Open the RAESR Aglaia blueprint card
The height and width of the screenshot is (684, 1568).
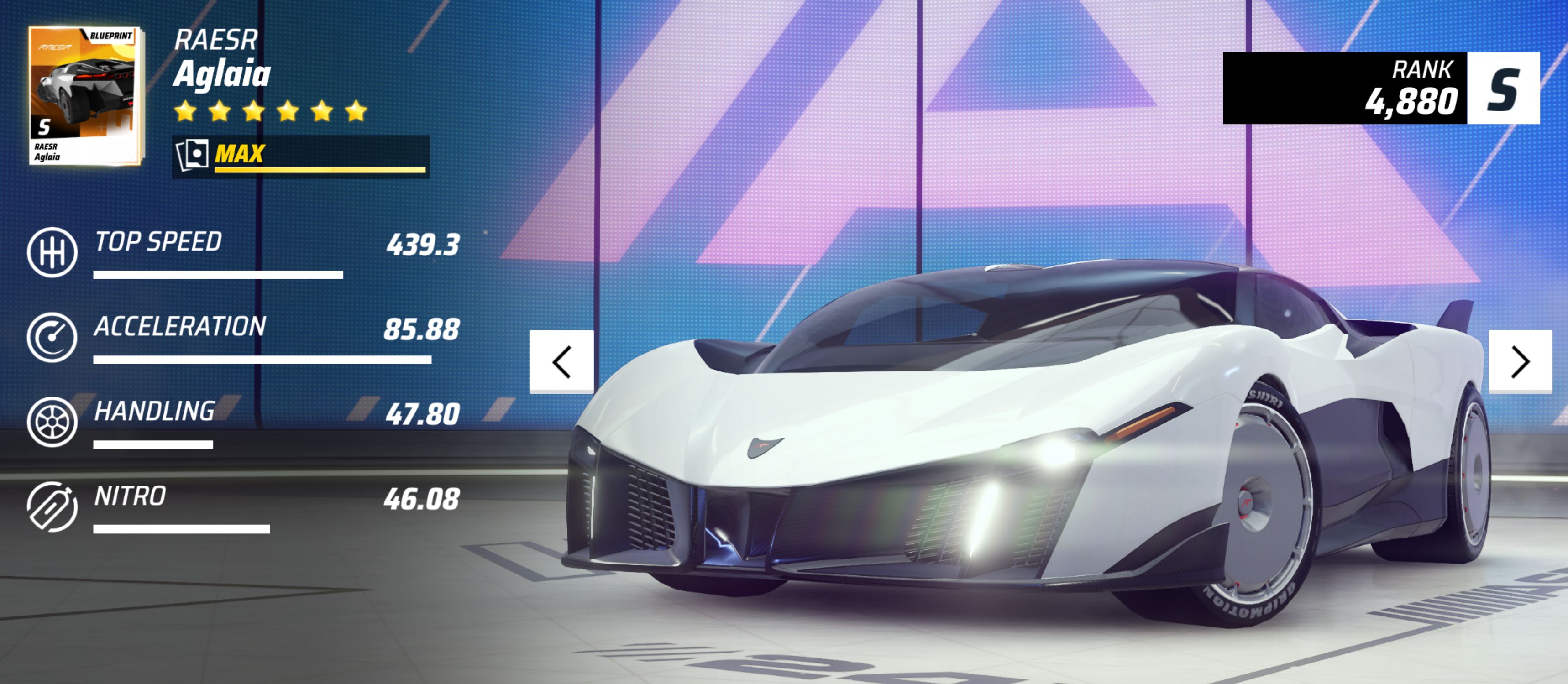click(85, 95)
